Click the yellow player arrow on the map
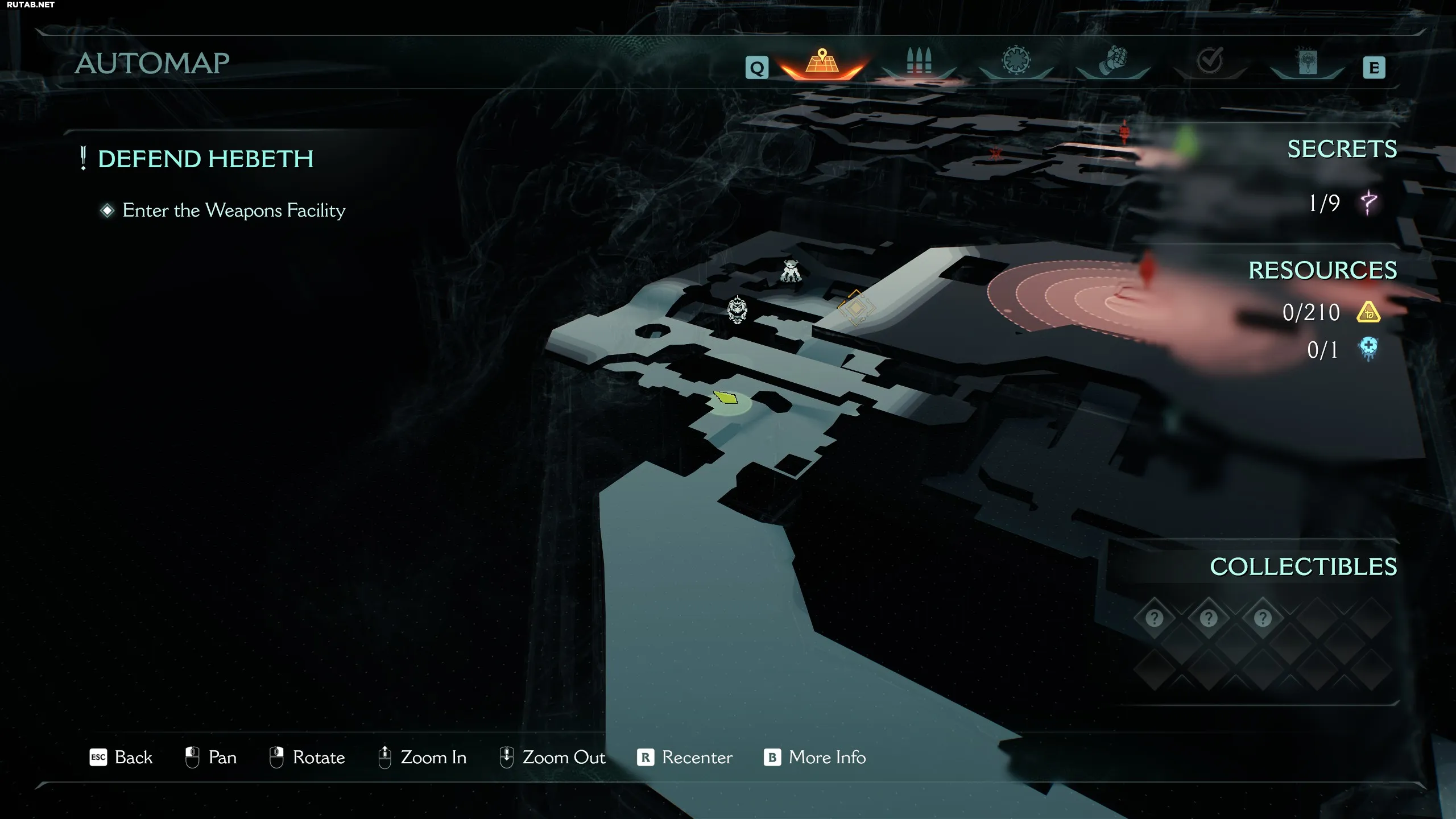 coord(726,398)
